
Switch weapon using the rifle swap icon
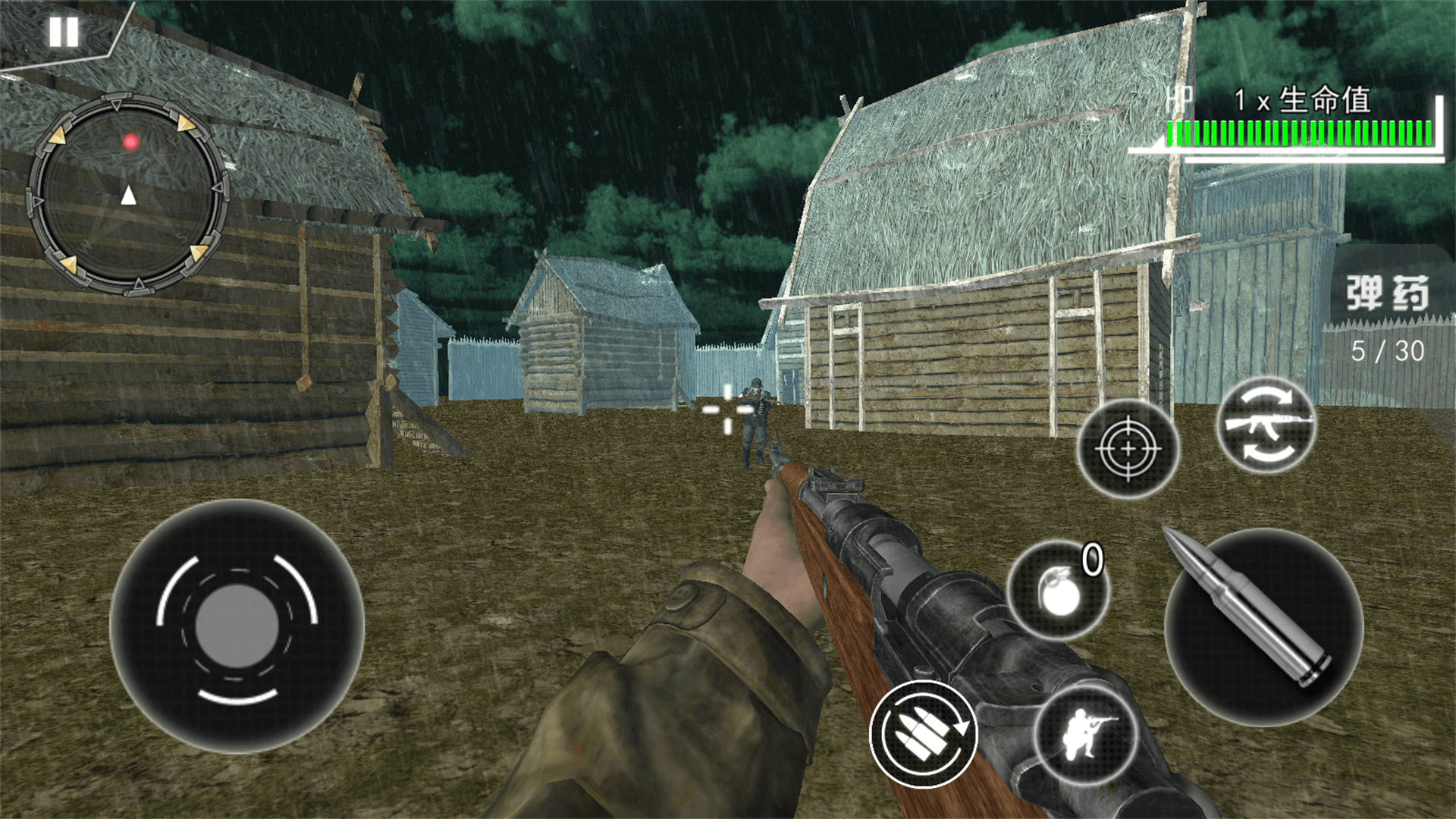pos(1266,425)
